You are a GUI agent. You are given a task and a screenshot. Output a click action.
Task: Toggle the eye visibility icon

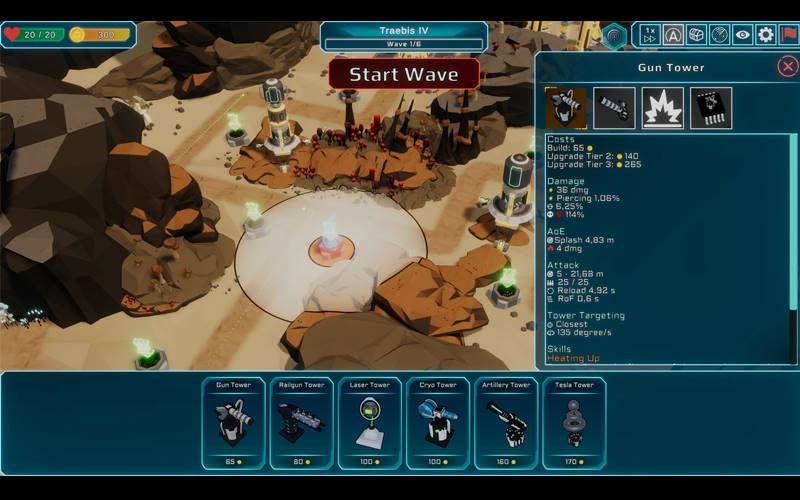(x=742, y=35)
